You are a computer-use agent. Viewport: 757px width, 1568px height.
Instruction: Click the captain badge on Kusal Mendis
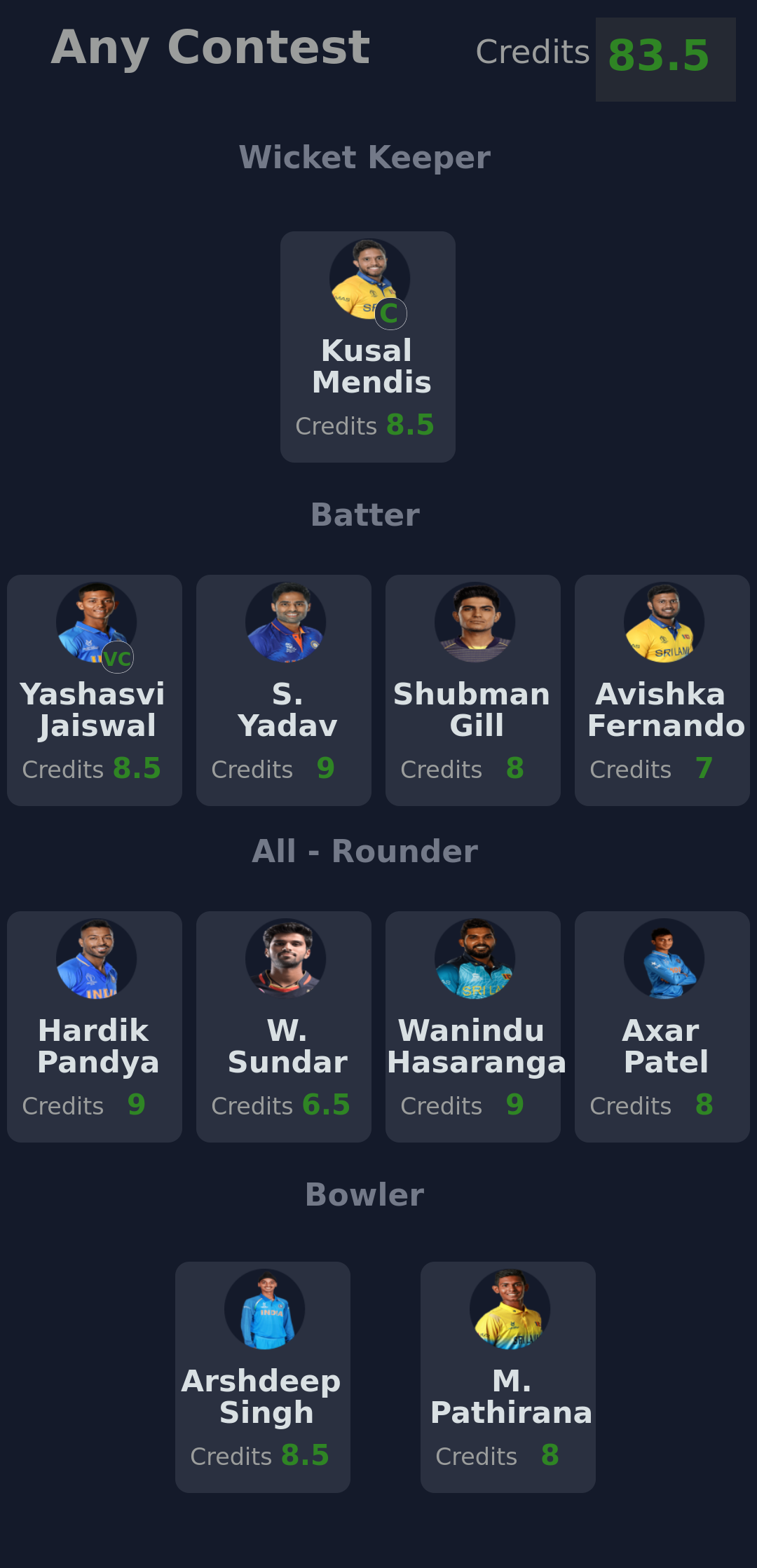[x=390, y=313]
